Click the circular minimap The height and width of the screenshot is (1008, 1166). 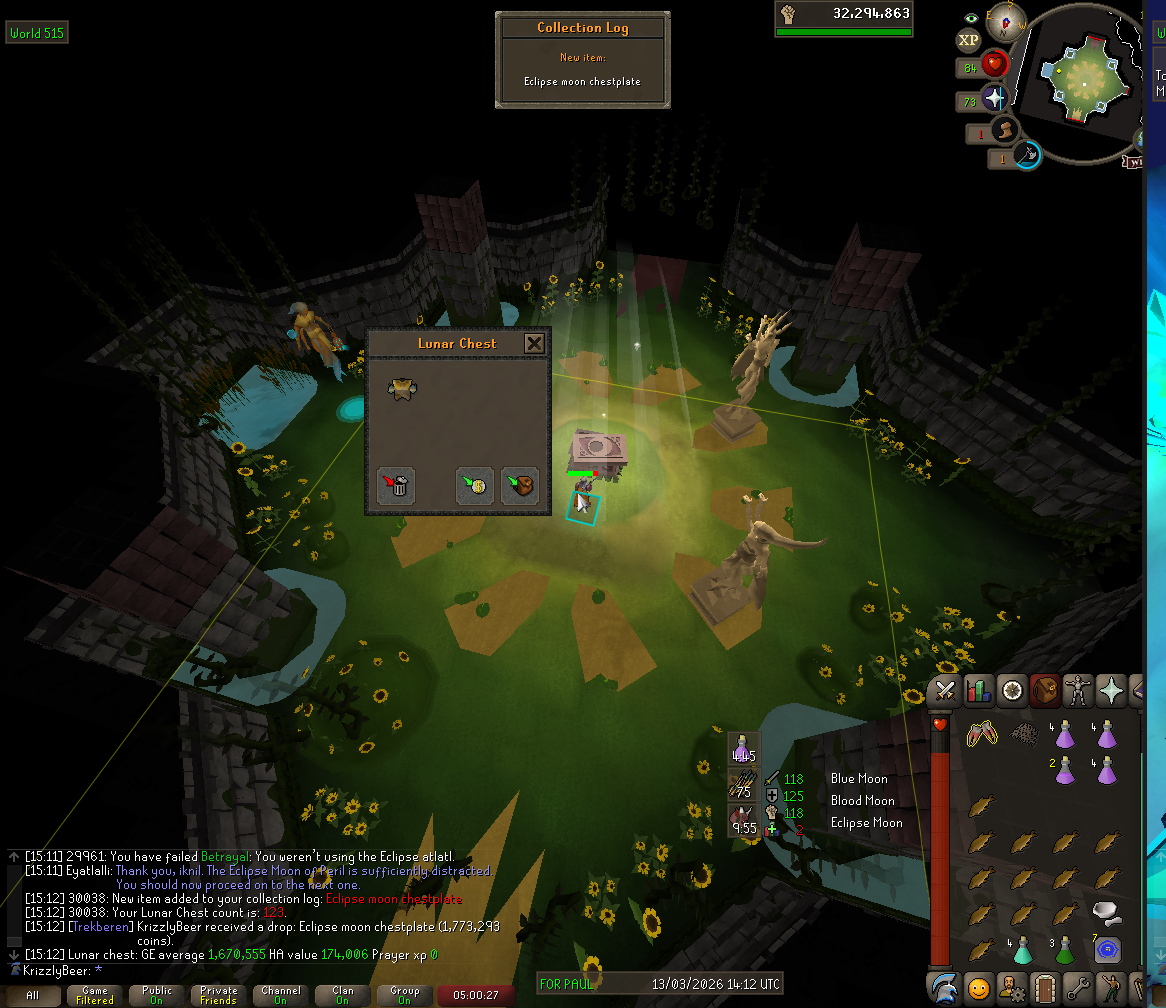coord(1081,75)
